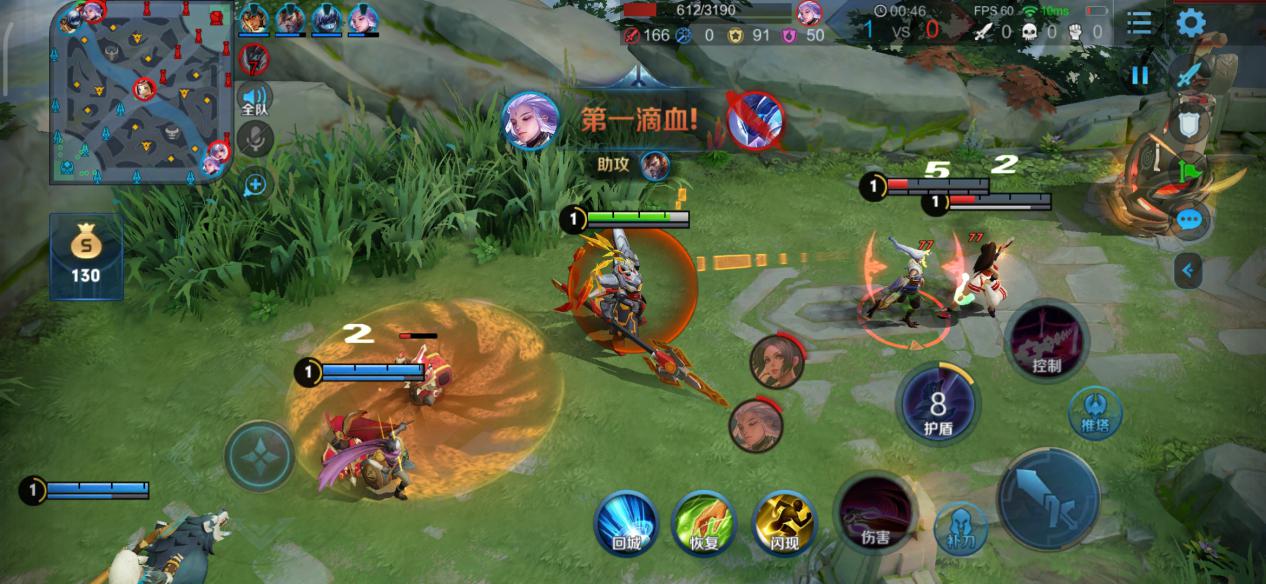The image size is (1266, 584).
Task: Open the quick chat bubble
Action: (1189, 220)
